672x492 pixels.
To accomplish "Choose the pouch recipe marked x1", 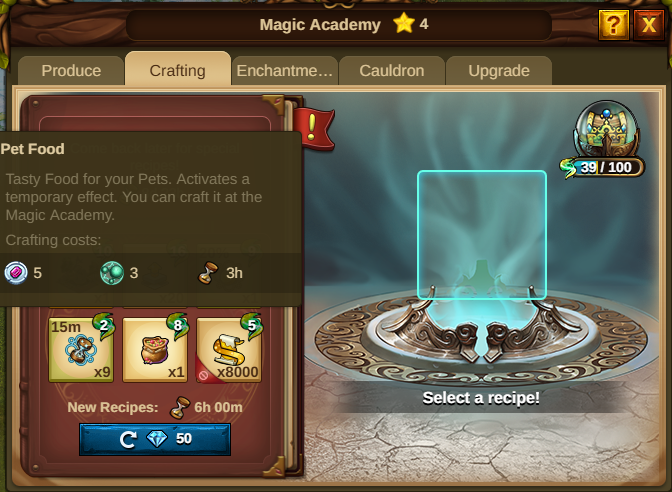I will [155, 348].
